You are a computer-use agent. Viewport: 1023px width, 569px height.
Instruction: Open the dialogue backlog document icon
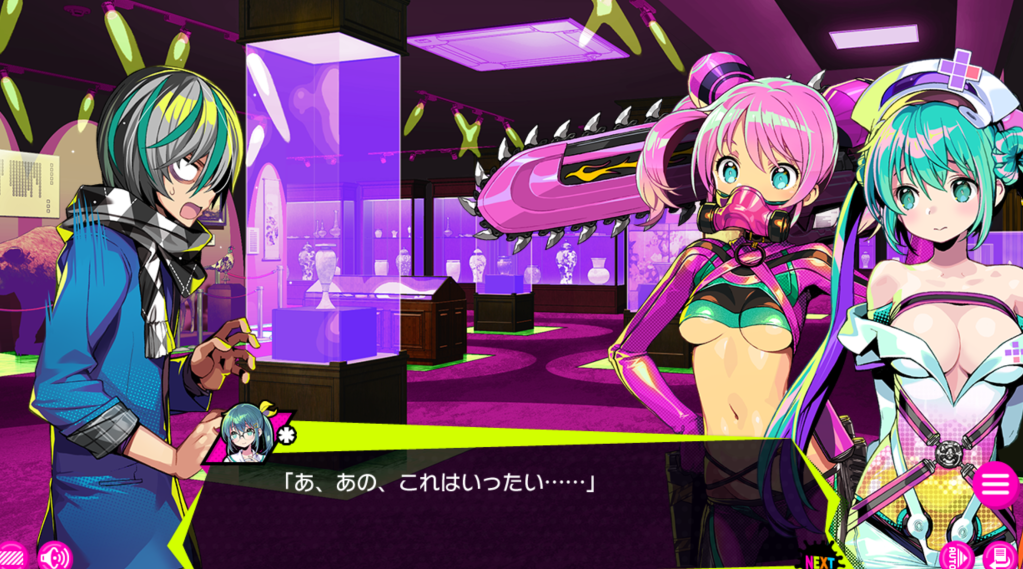click(x=999, y=555)
